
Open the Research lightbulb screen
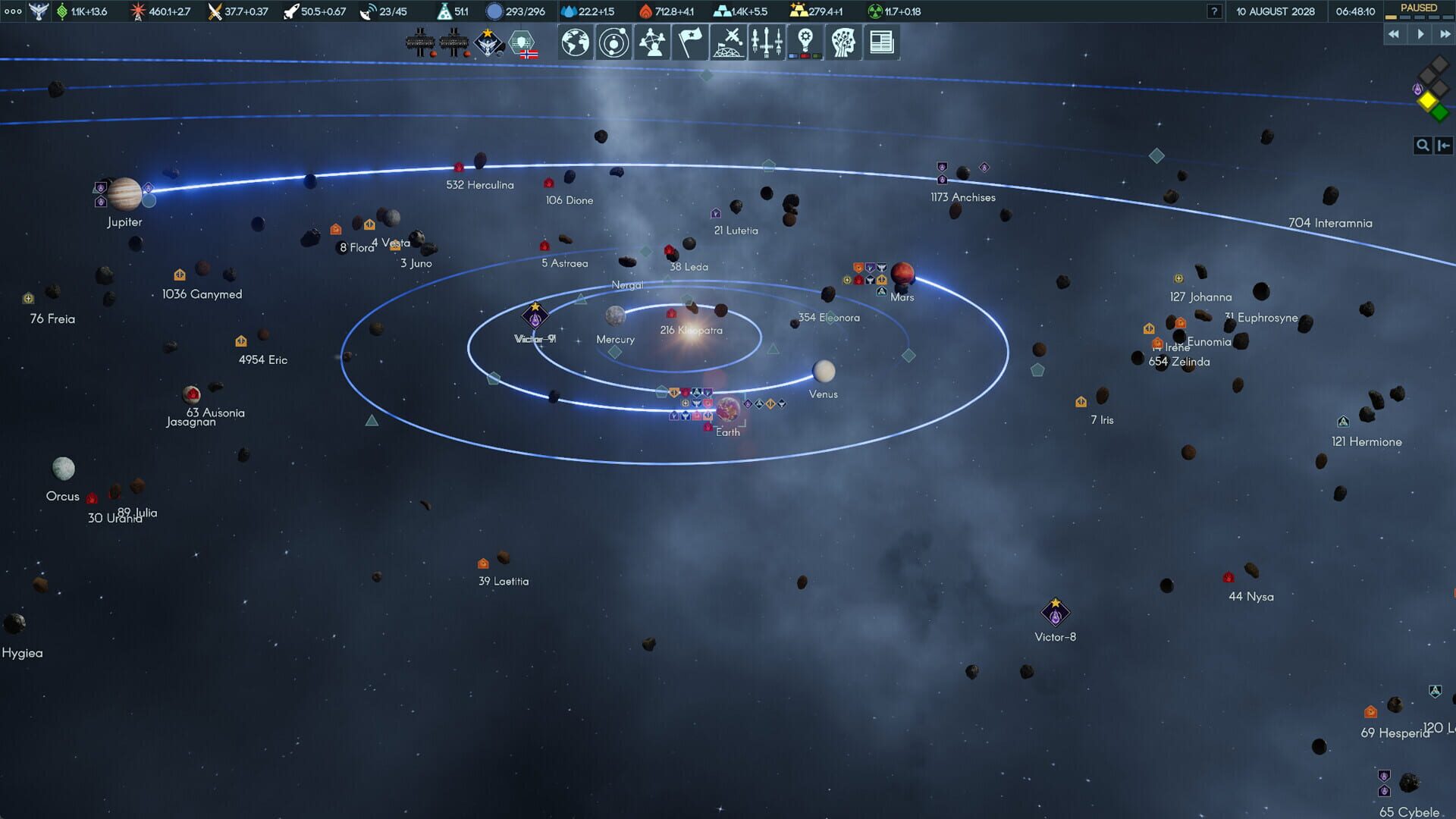(805, 42)
